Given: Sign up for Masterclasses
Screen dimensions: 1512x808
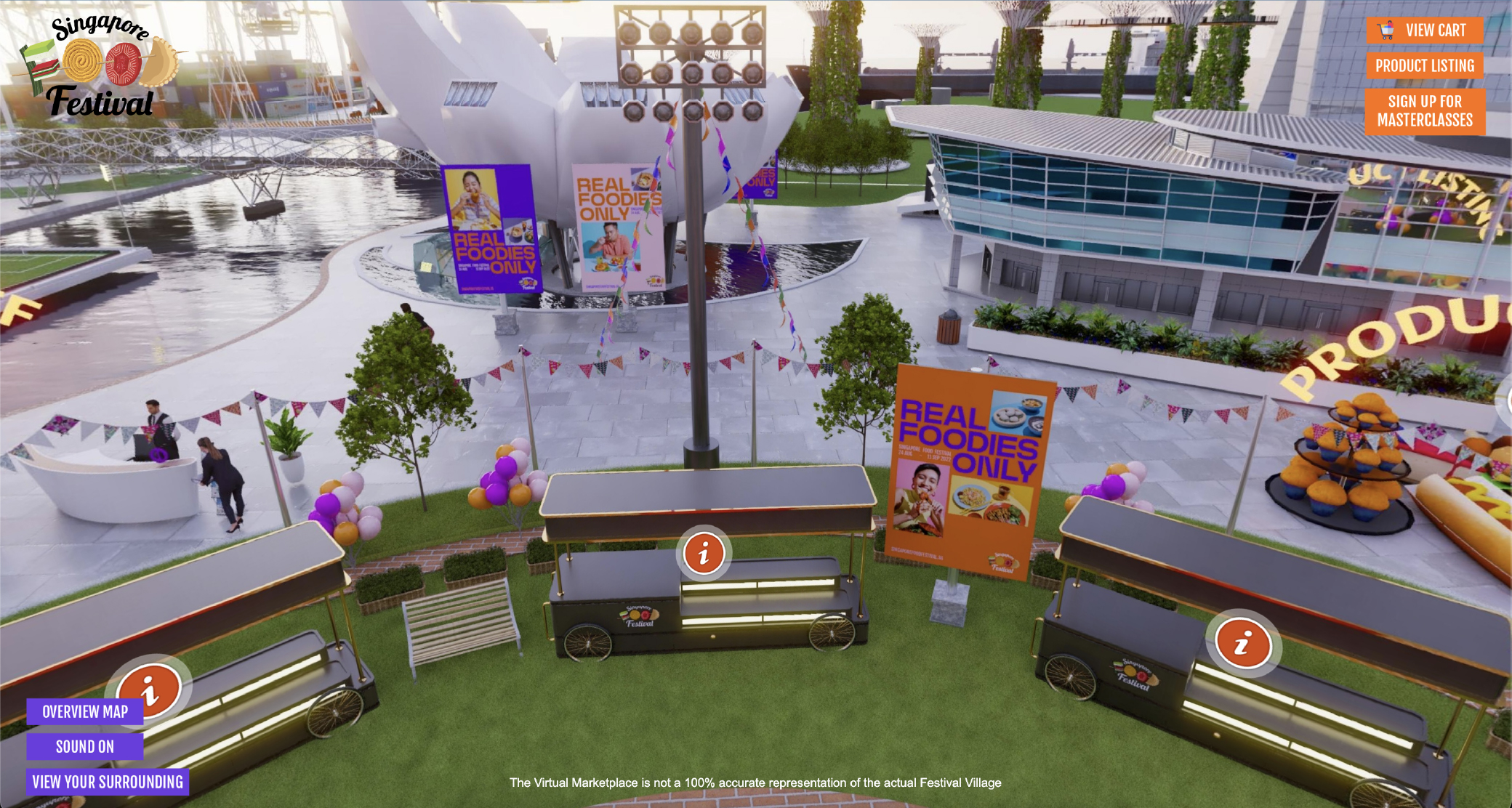Looking at the screenshot, I should coord(1424,111).
